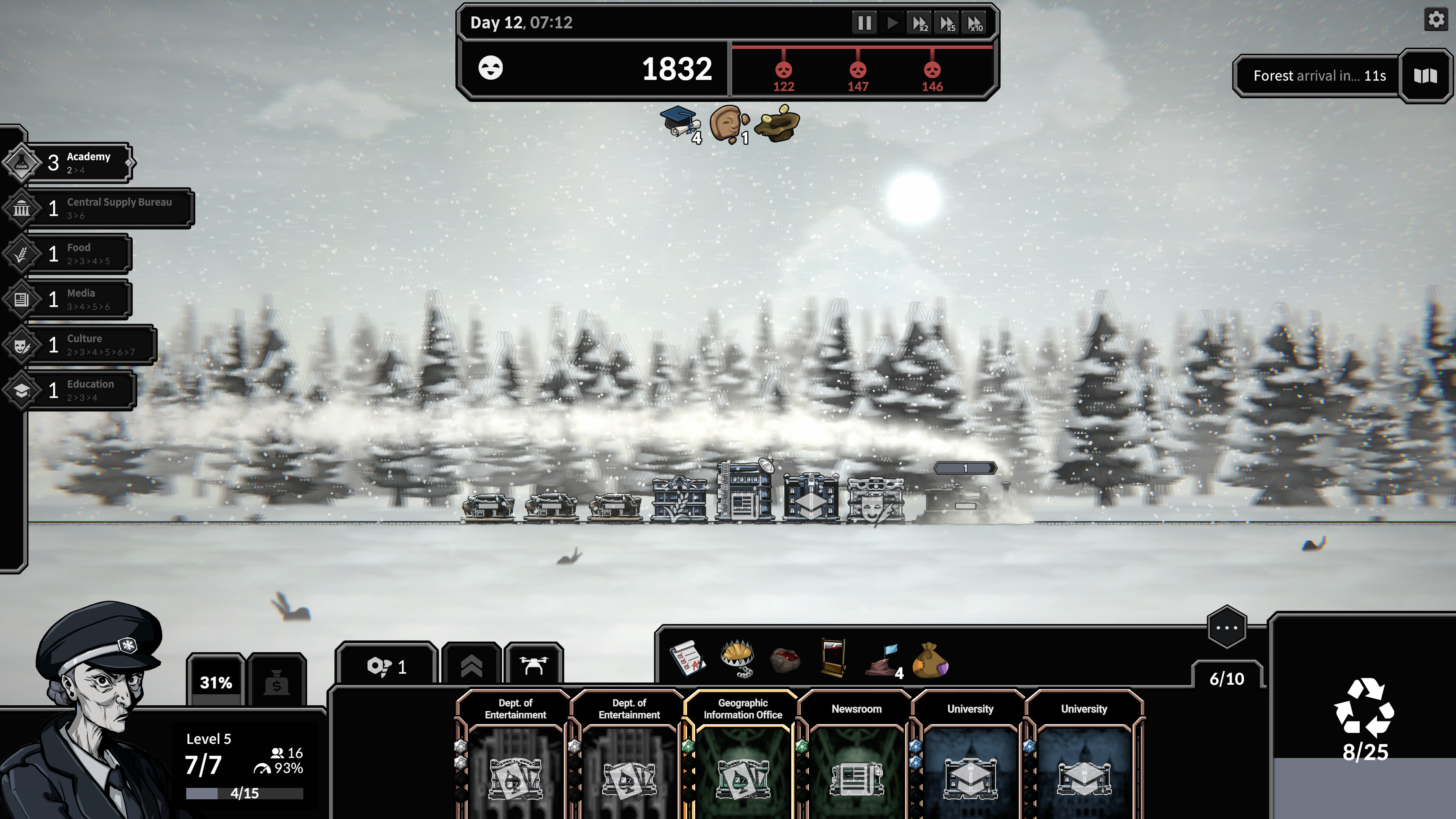The width and height of the screenshot is (1456, 819).
Task: Open the settings gear
Action: click(1436, 20)
